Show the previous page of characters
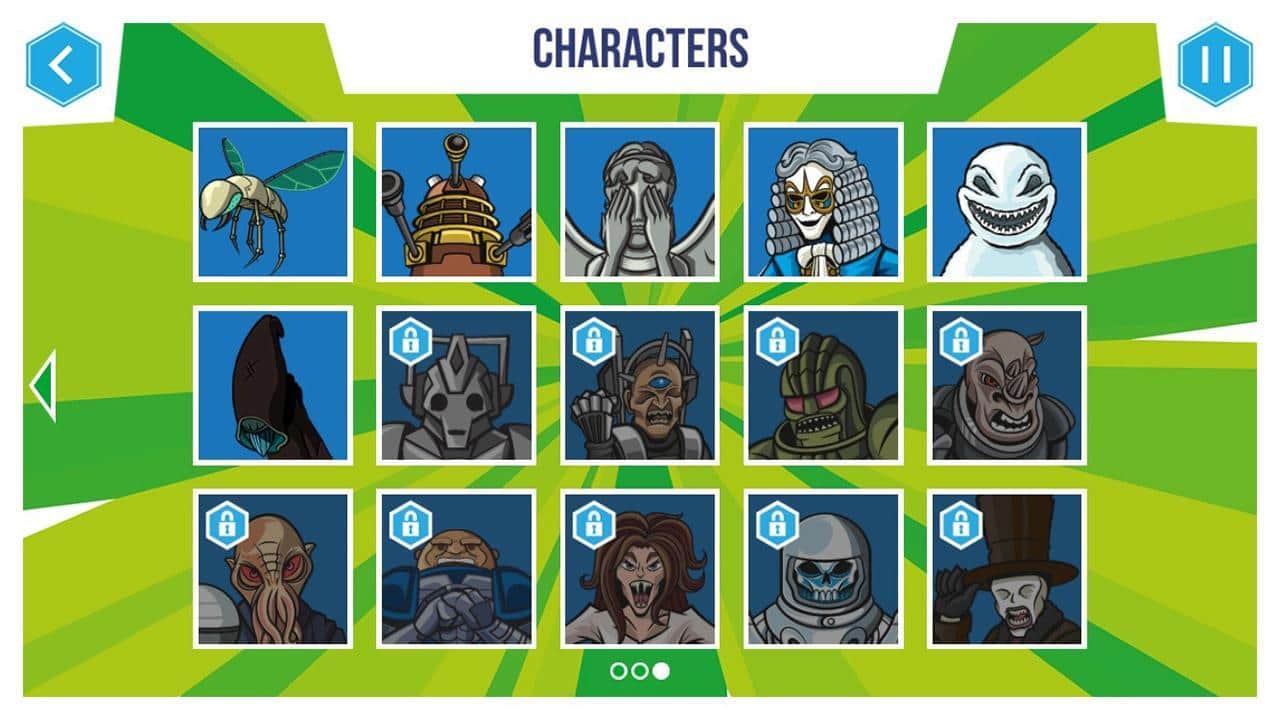Screen dimensions: 1280x720 (43, 385)
